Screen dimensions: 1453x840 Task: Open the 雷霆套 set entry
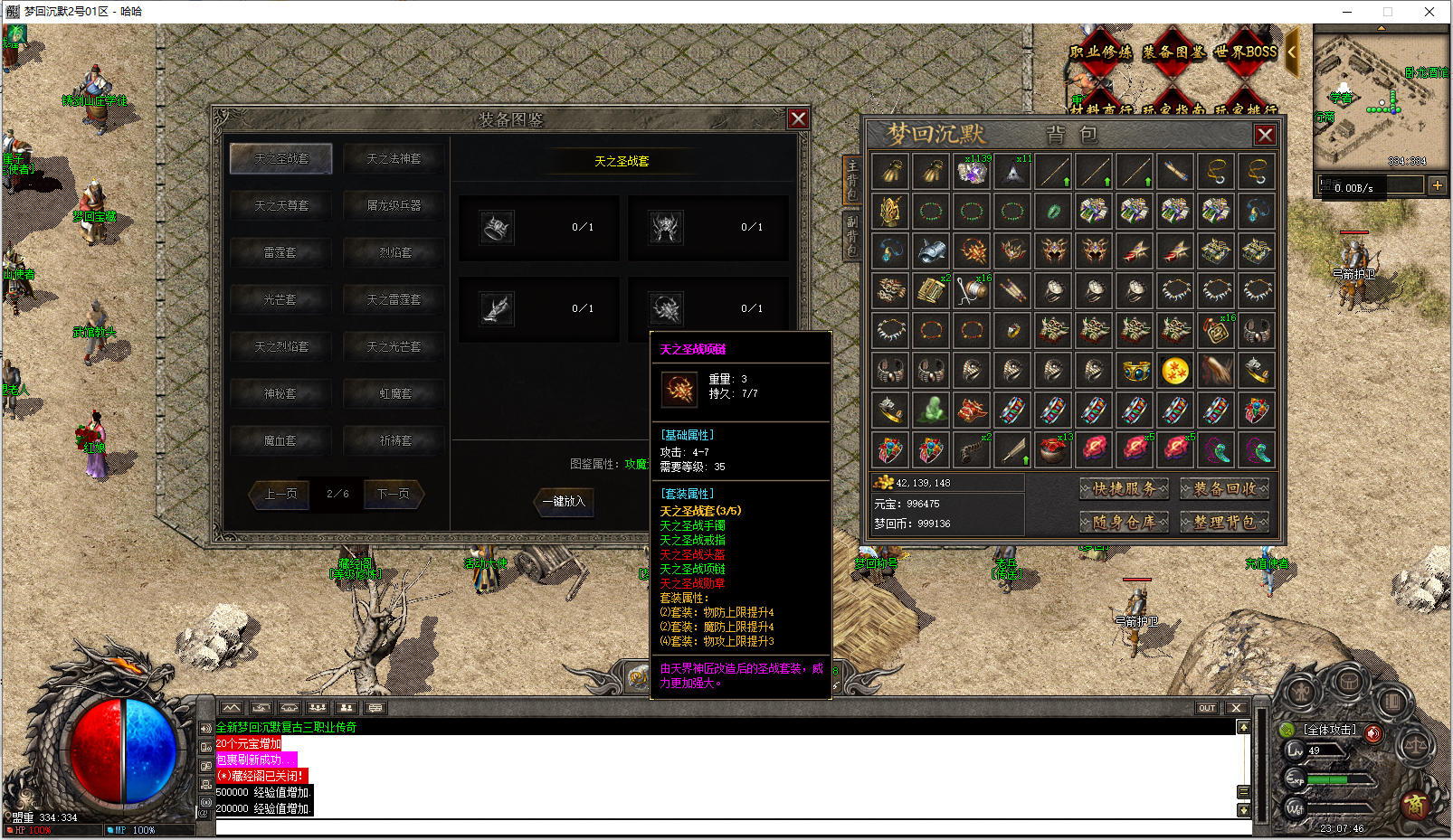[x=280, y=252]
